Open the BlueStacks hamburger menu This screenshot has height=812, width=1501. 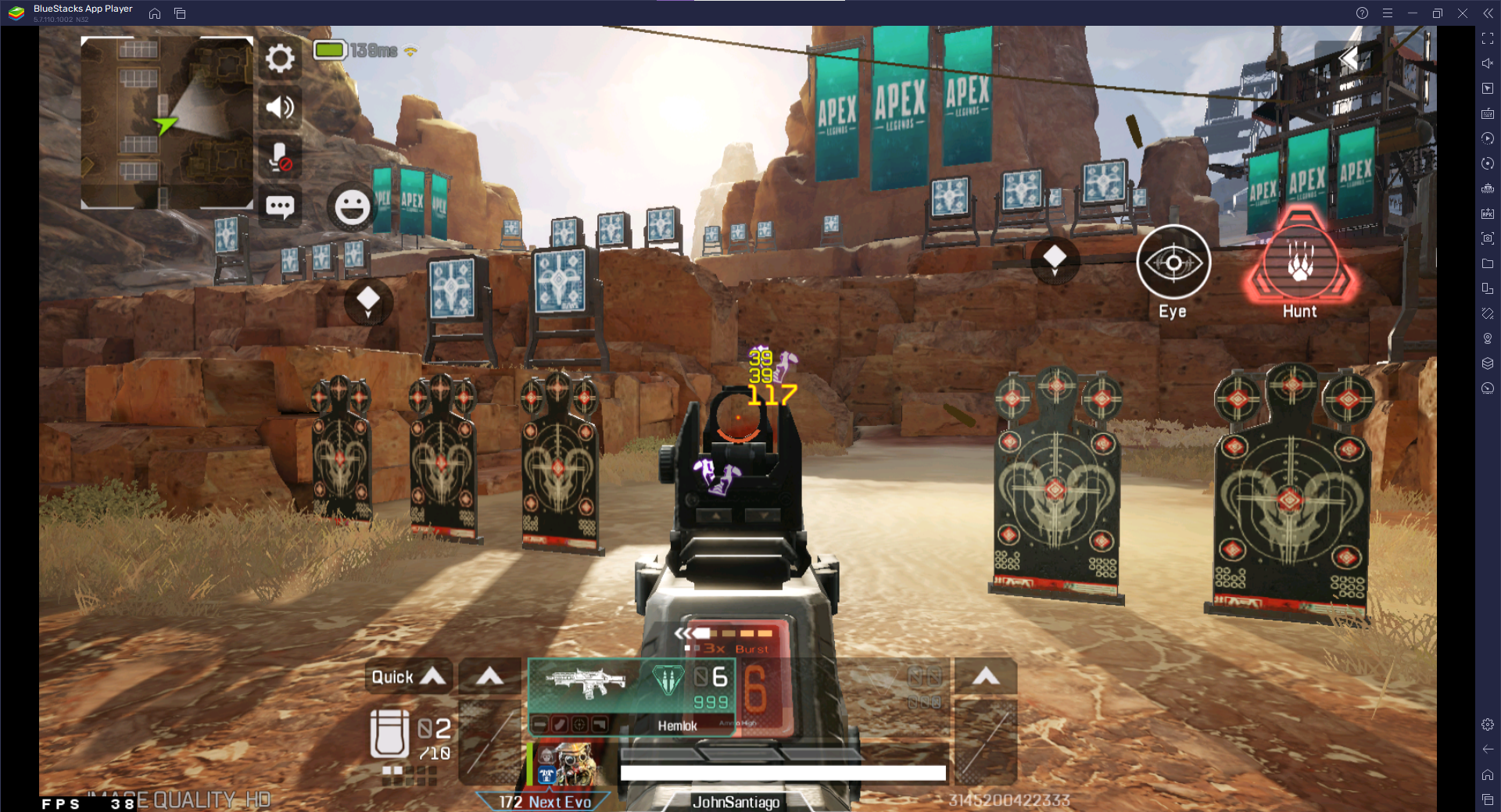pyautogui.click(x=1388, y=13)
